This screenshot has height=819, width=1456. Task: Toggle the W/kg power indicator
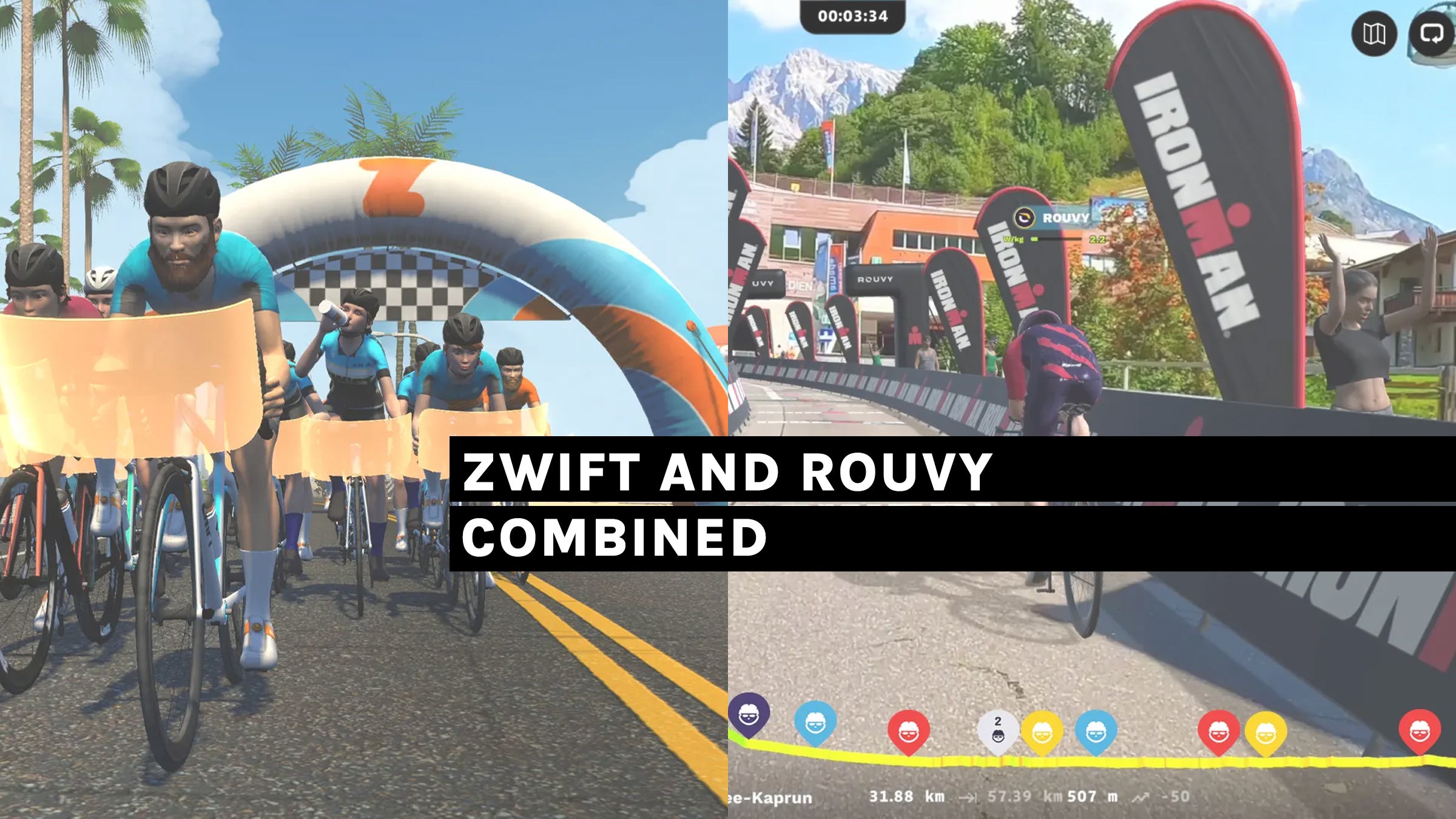coord(1014,240)
